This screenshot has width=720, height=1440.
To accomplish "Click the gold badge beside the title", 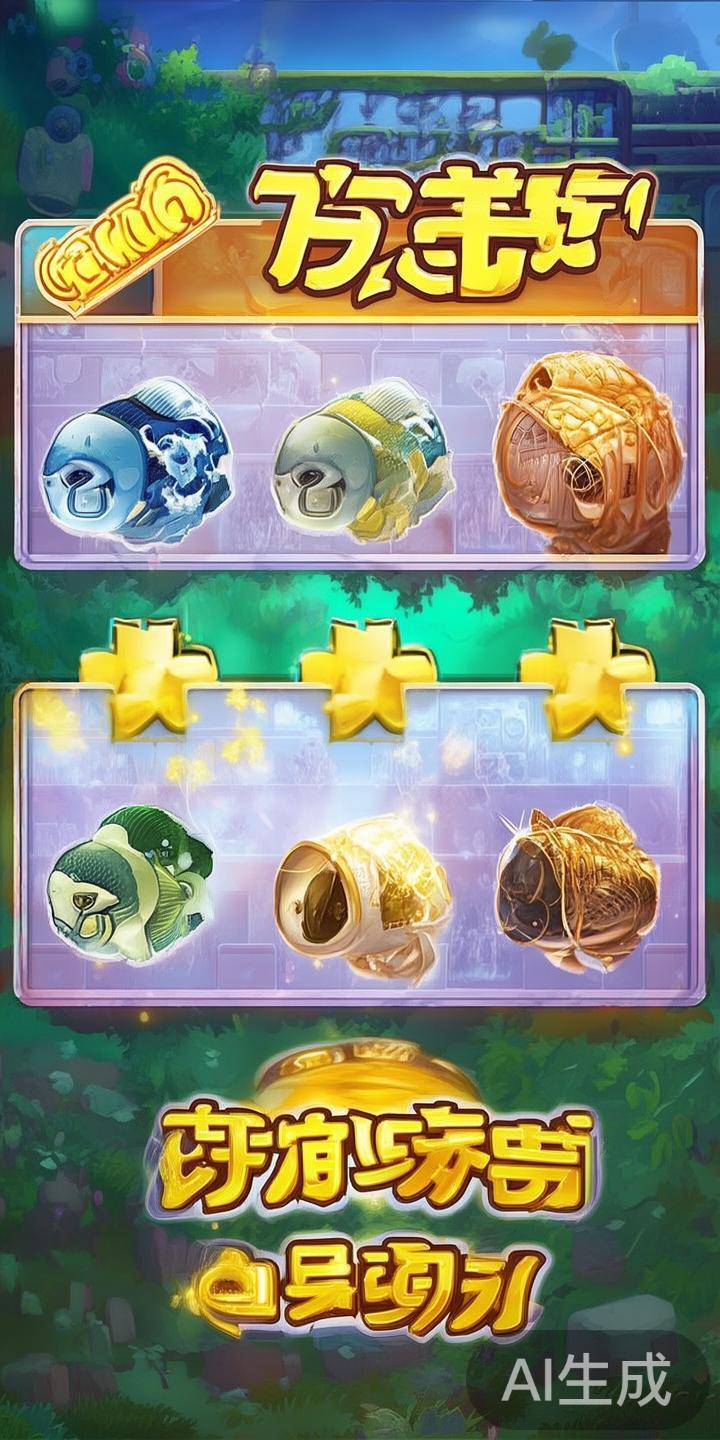I will point(127,252).
